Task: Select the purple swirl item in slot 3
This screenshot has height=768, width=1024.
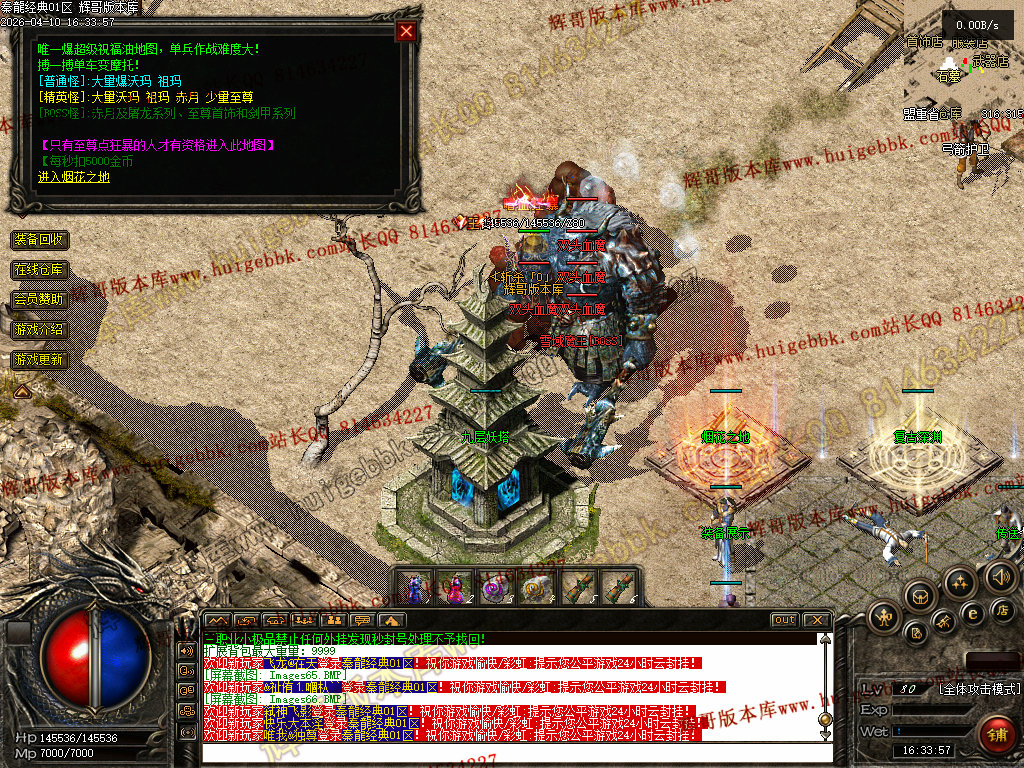Action: [x=496, y=587]
